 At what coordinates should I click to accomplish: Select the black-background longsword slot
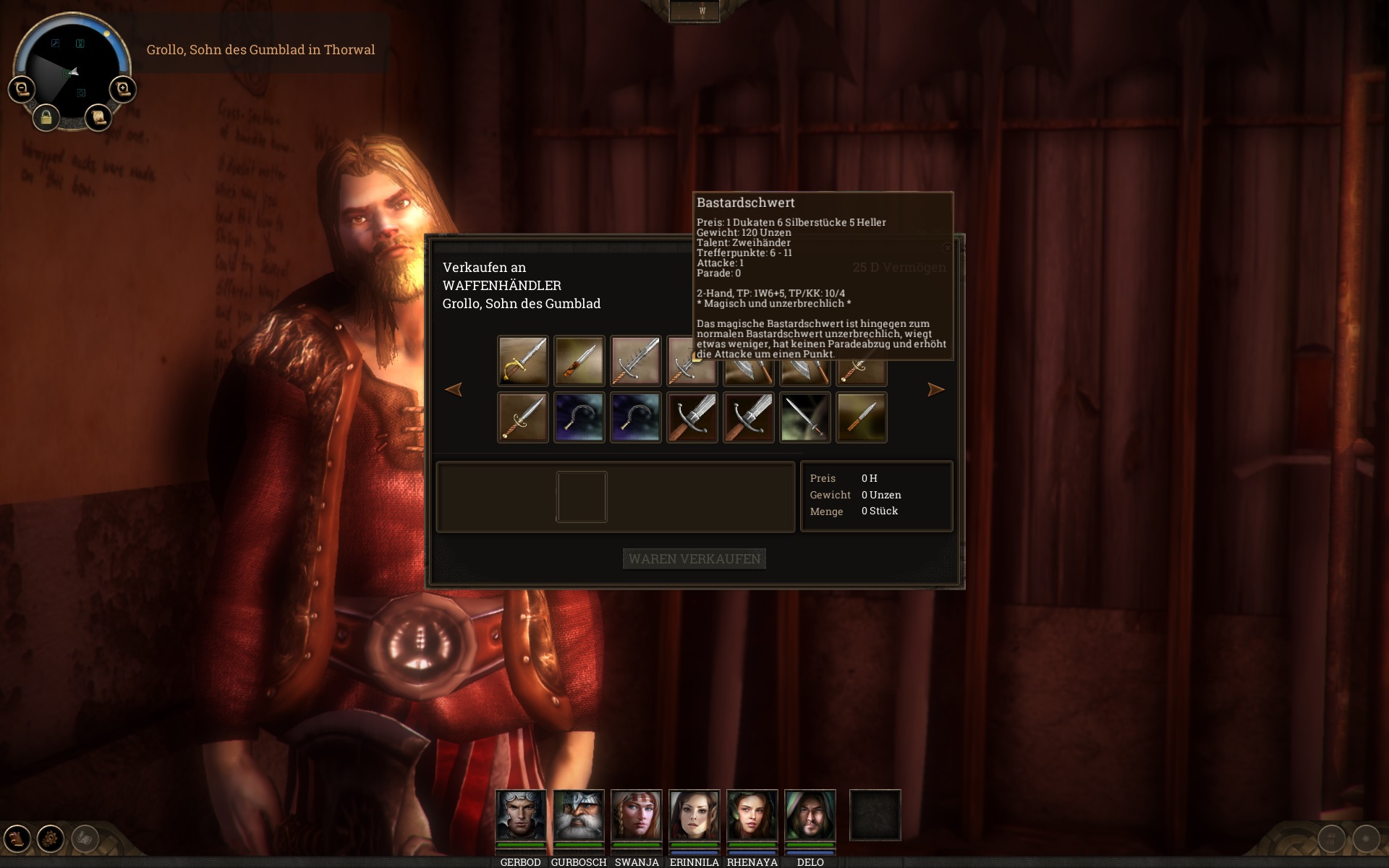(x=804, y=417)
